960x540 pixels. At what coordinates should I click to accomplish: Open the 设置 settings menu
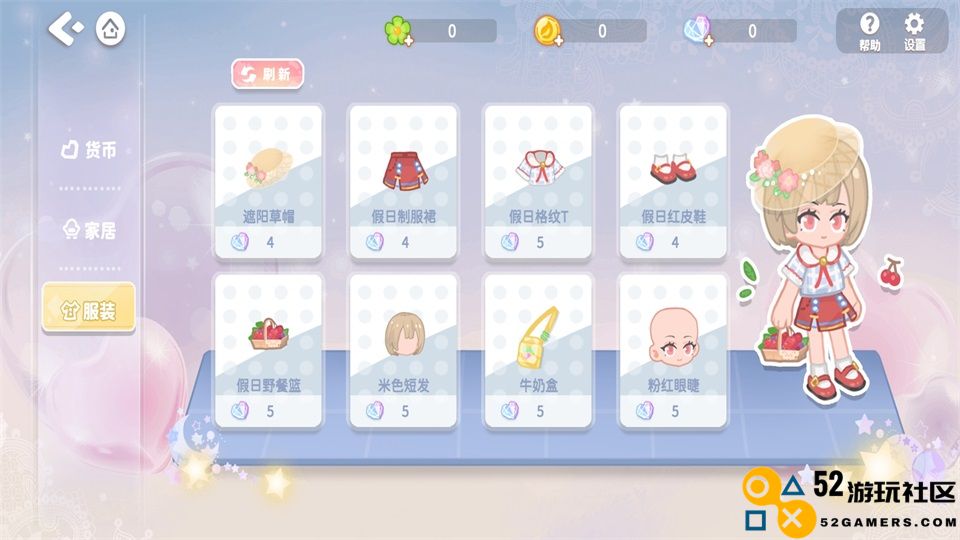914,31
